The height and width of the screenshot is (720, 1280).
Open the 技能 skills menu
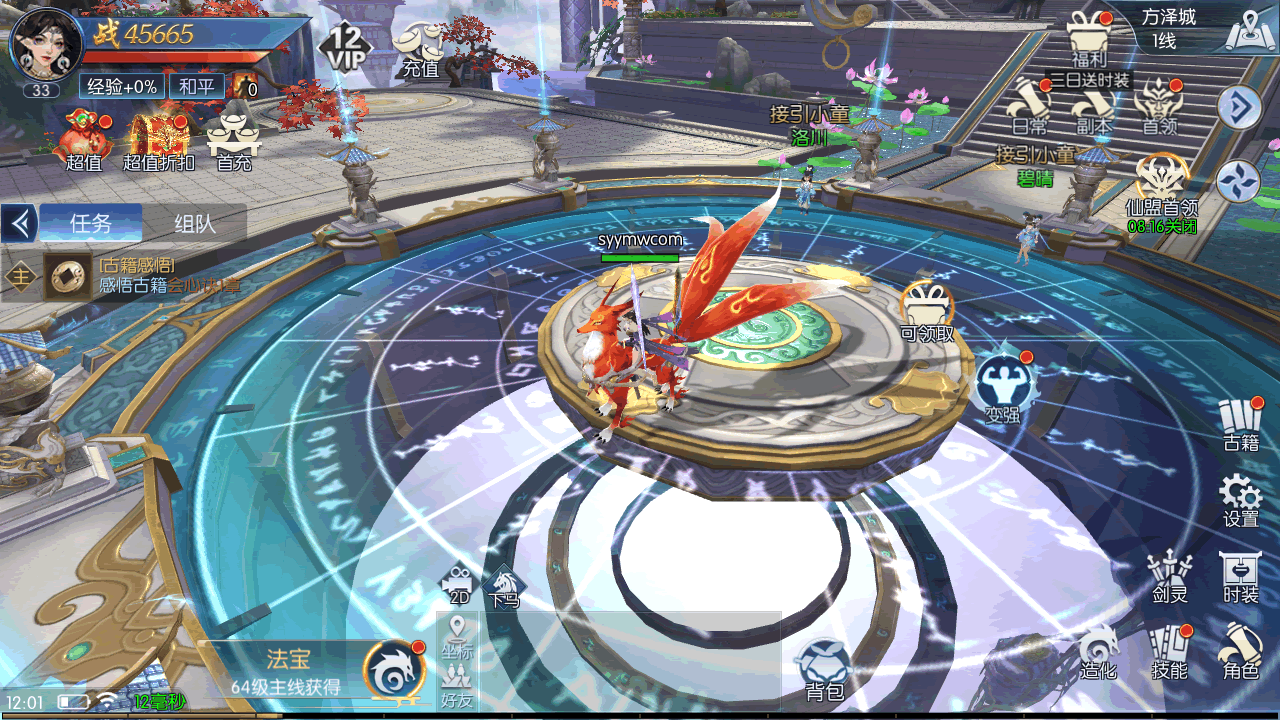click(x=1169, y=651)
